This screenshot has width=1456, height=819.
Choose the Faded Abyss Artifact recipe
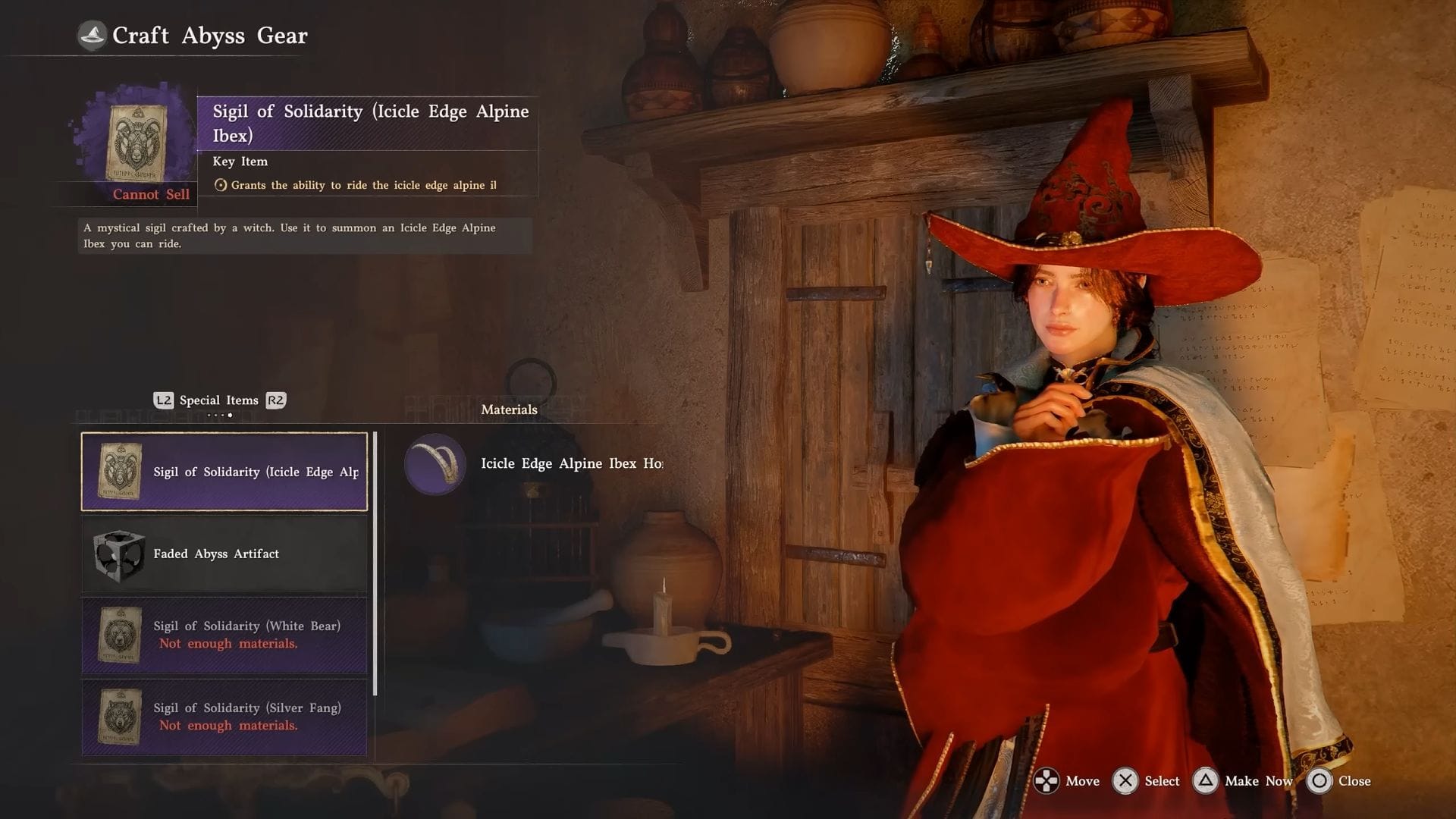click(224, 554)
